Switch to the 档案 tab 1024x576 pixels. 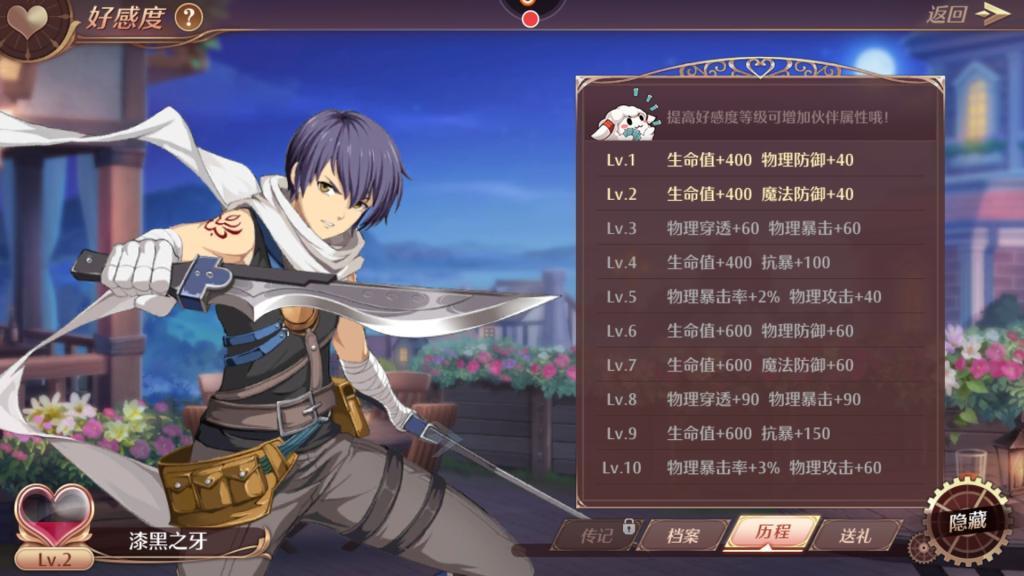[x=683, y=535]
